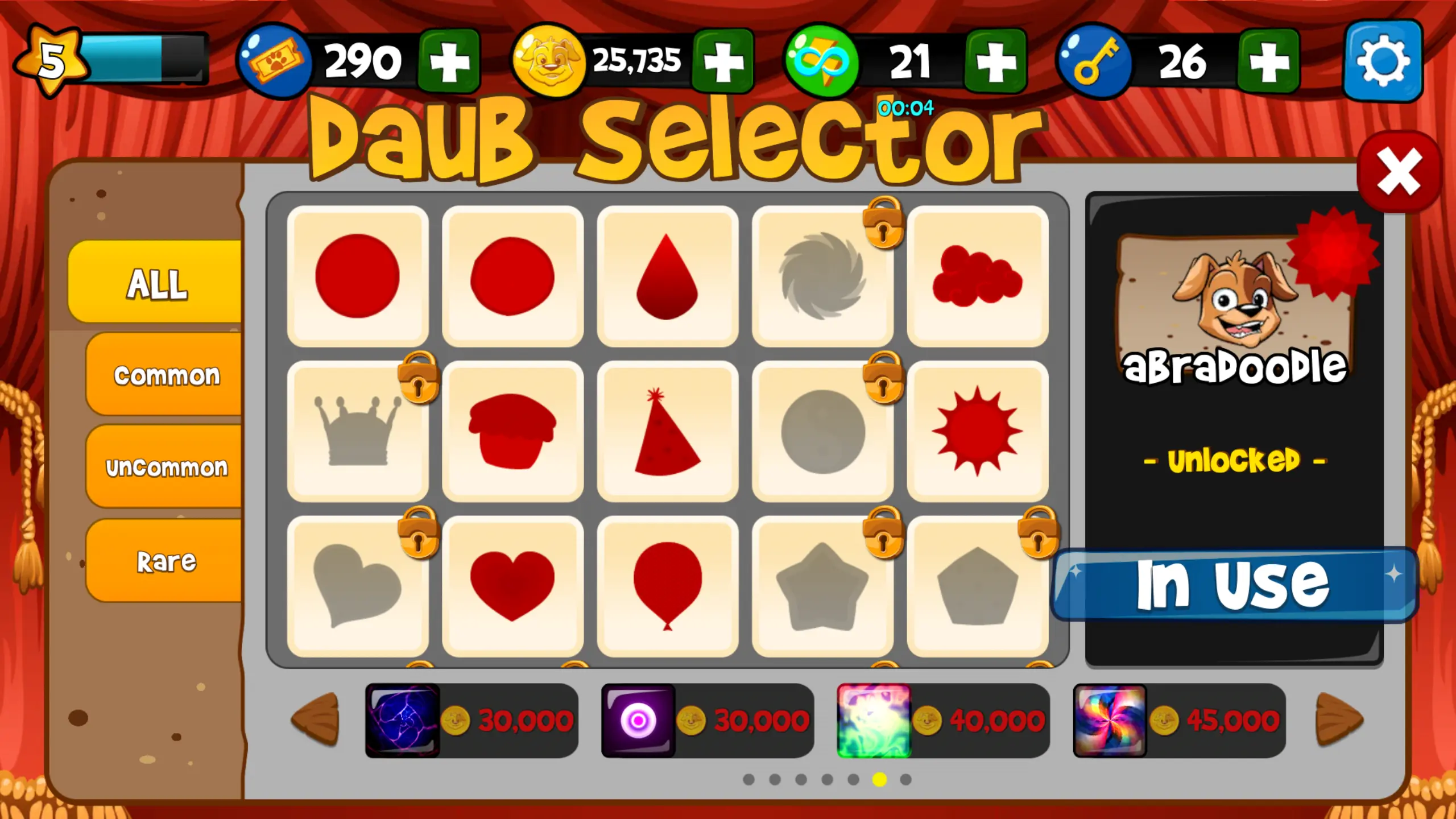1456x819 pixels.
Task: Select the red circle daub
Action: (358, 276)
